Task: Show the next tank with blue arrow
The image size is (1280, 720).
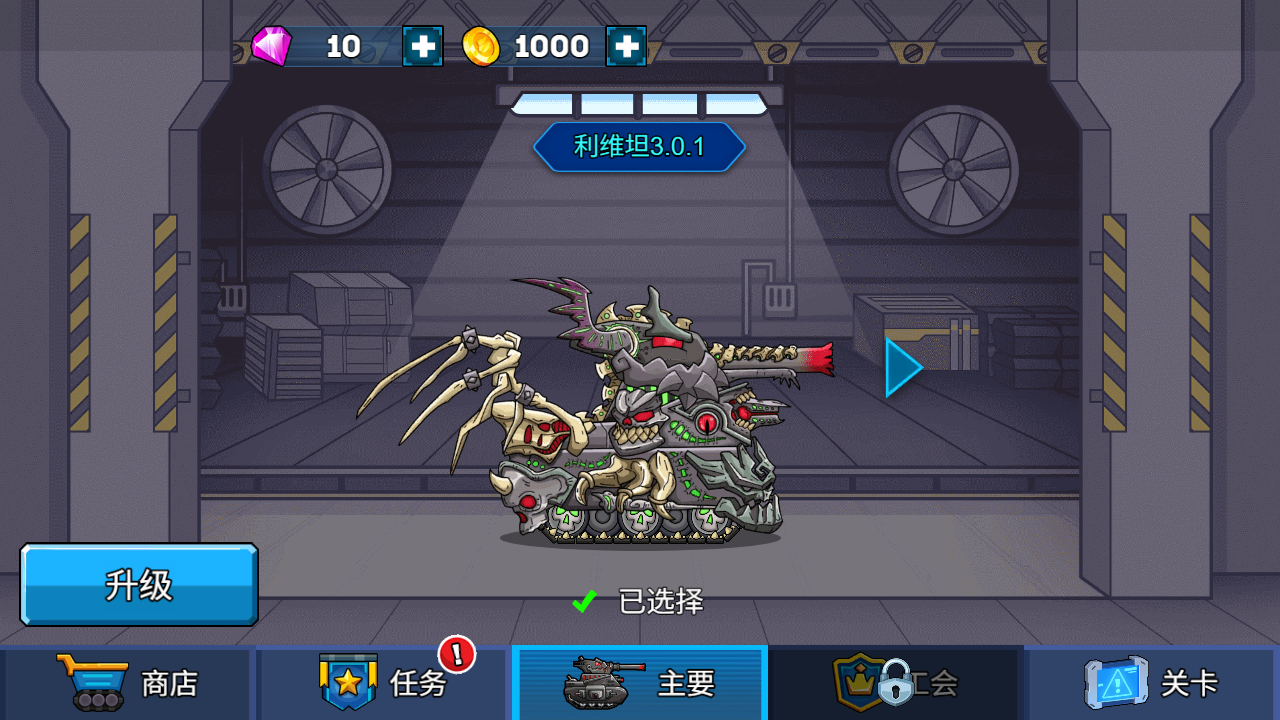Action: pos(902,367)
